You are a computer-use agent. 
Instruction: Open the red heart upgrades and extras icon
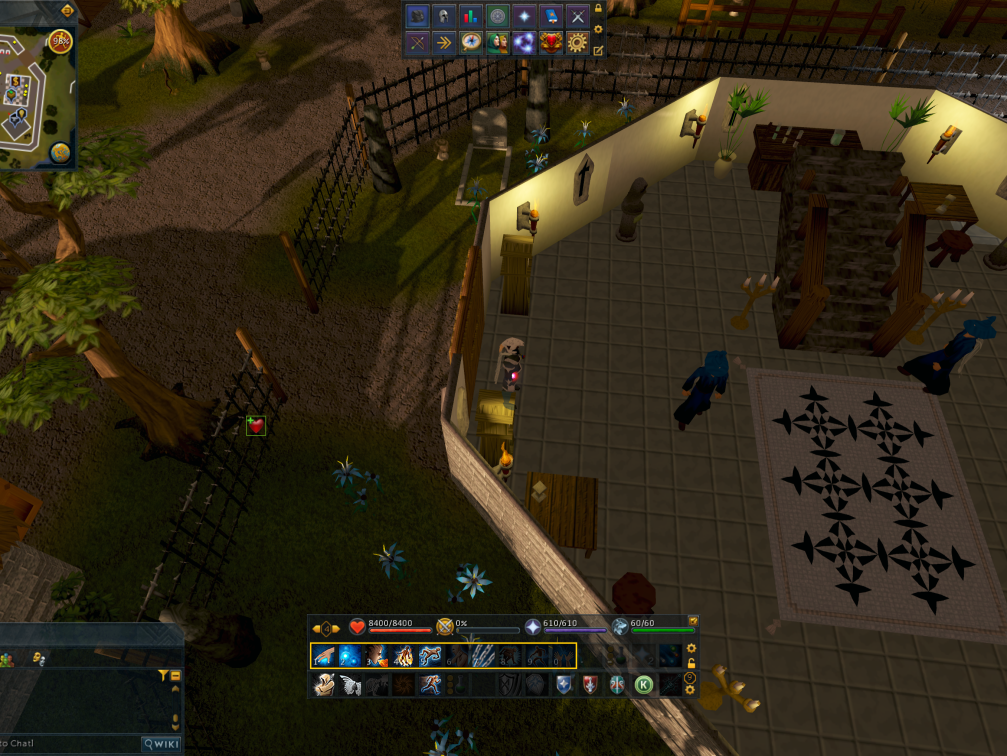coord(550,43)
